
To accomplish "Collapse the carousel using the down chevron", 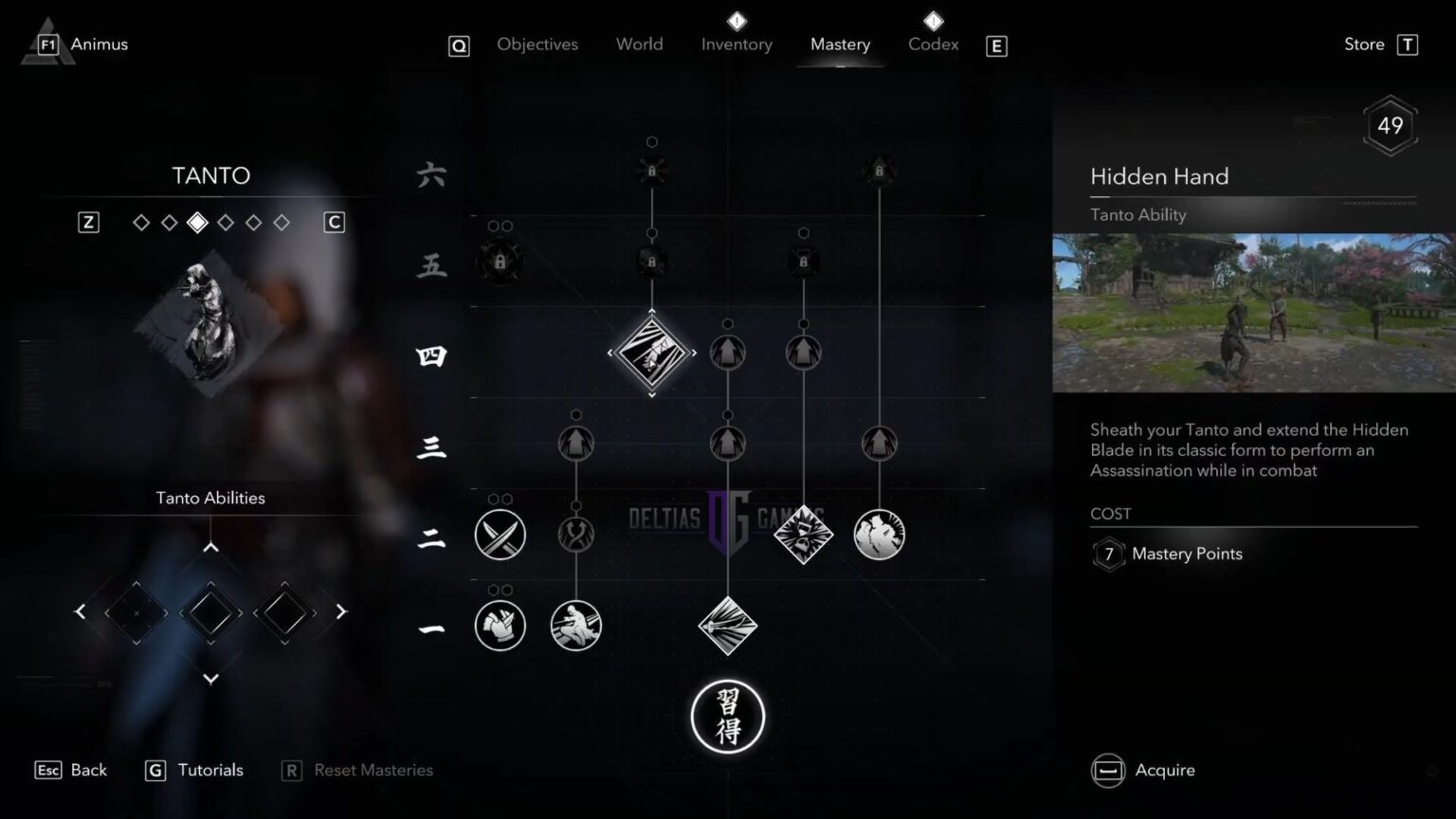I will tap(210, 679).
